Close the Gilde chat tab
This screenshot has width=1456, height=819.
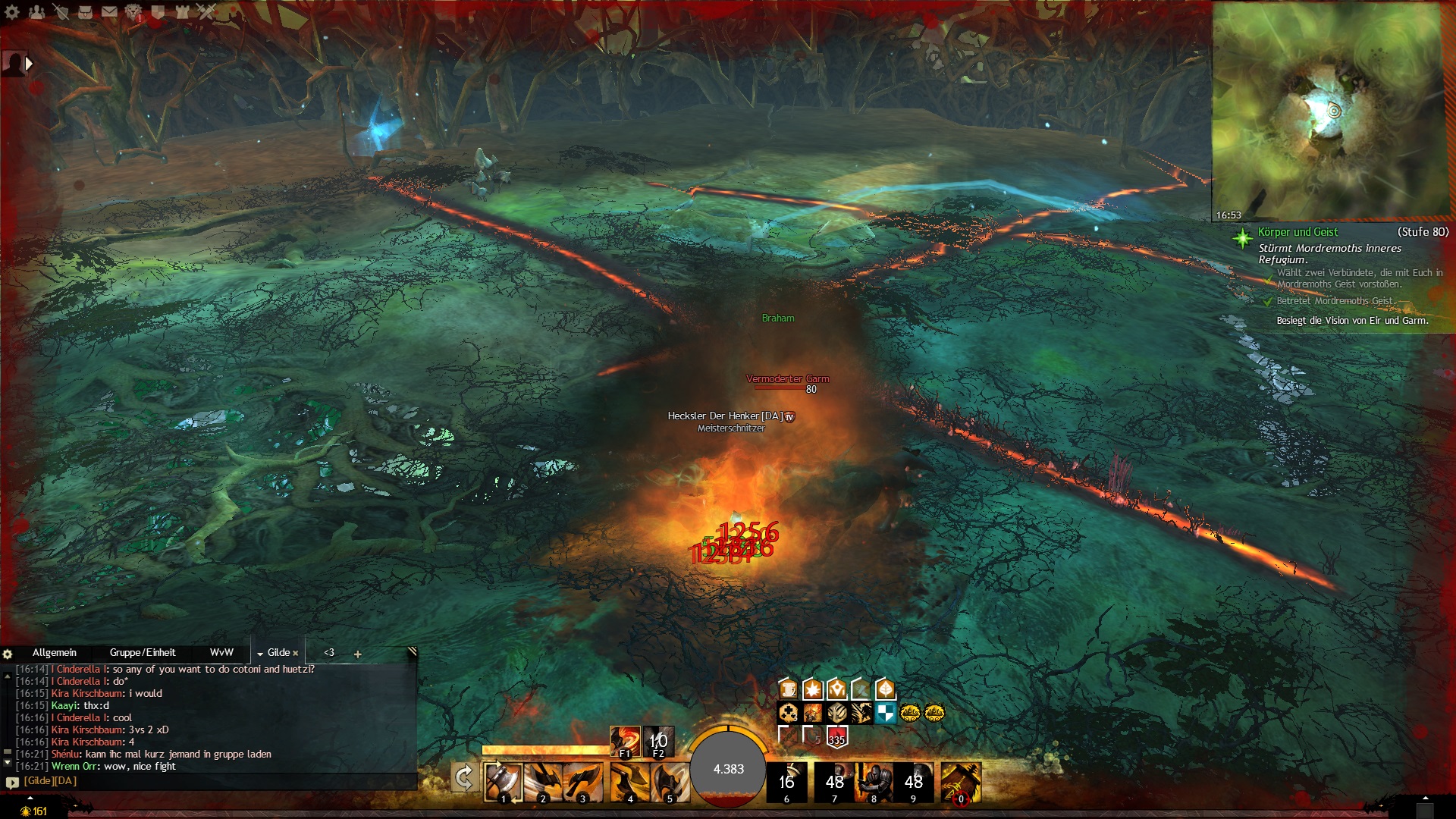(296, 654)
